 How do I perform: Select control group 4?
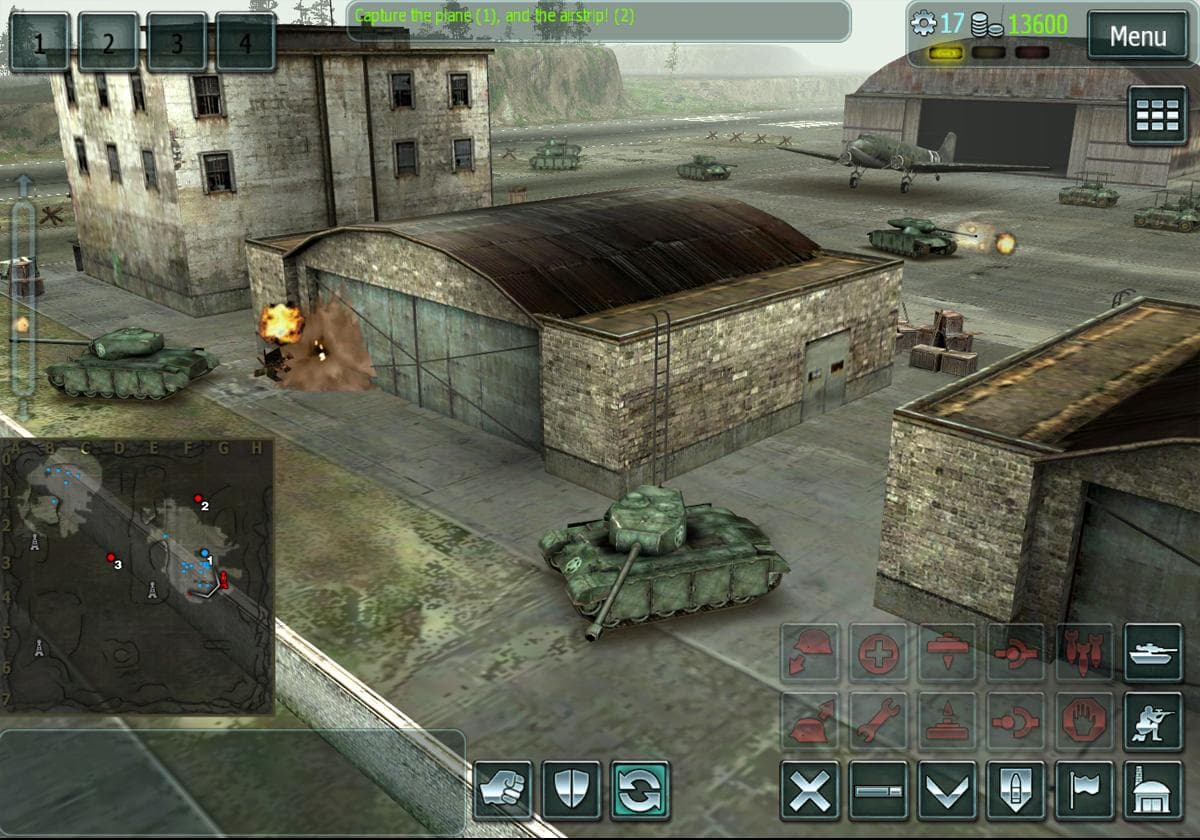(245, 43)
